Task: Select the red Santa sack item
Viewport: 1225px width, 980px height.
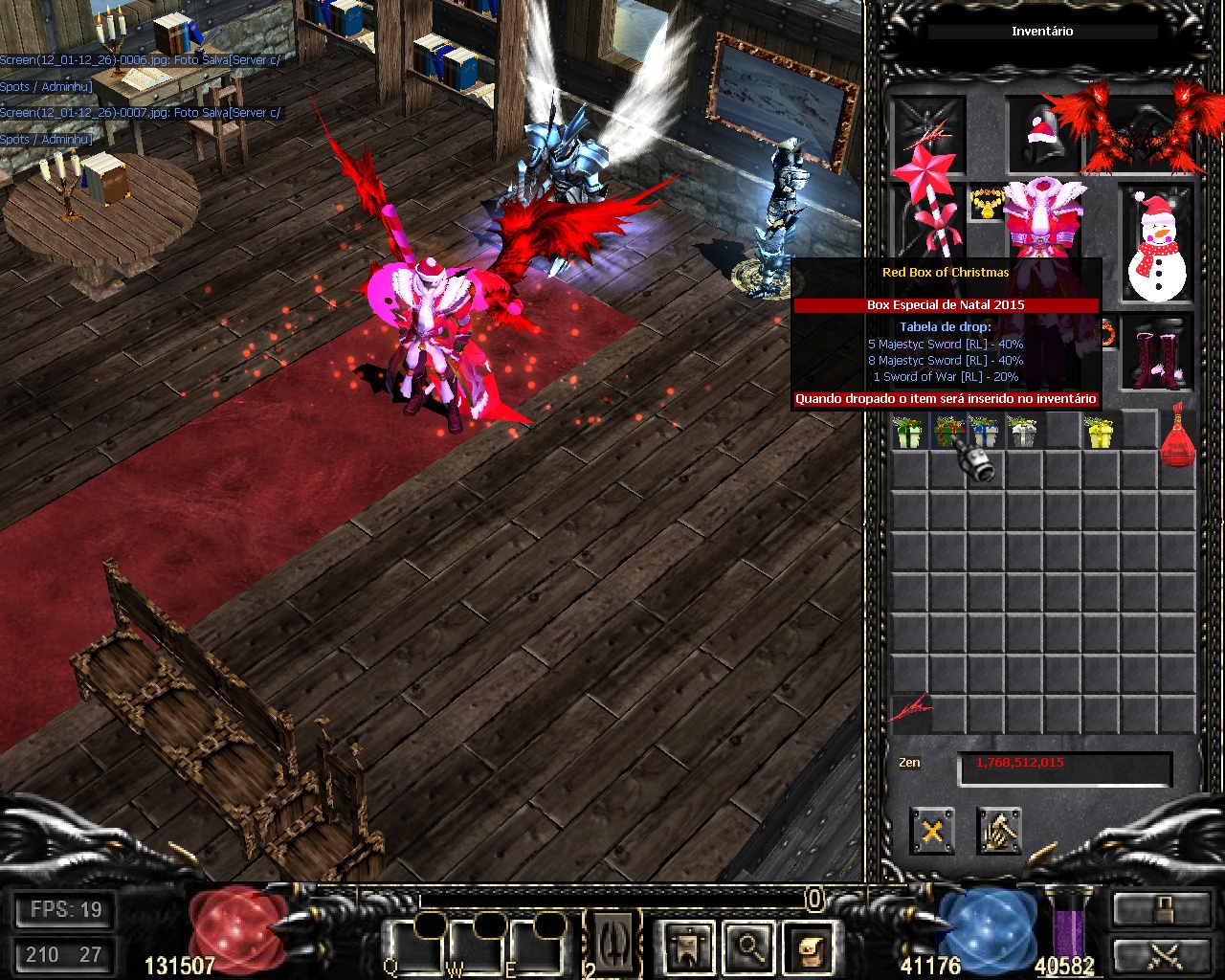Action: (x=1178, y=436)
